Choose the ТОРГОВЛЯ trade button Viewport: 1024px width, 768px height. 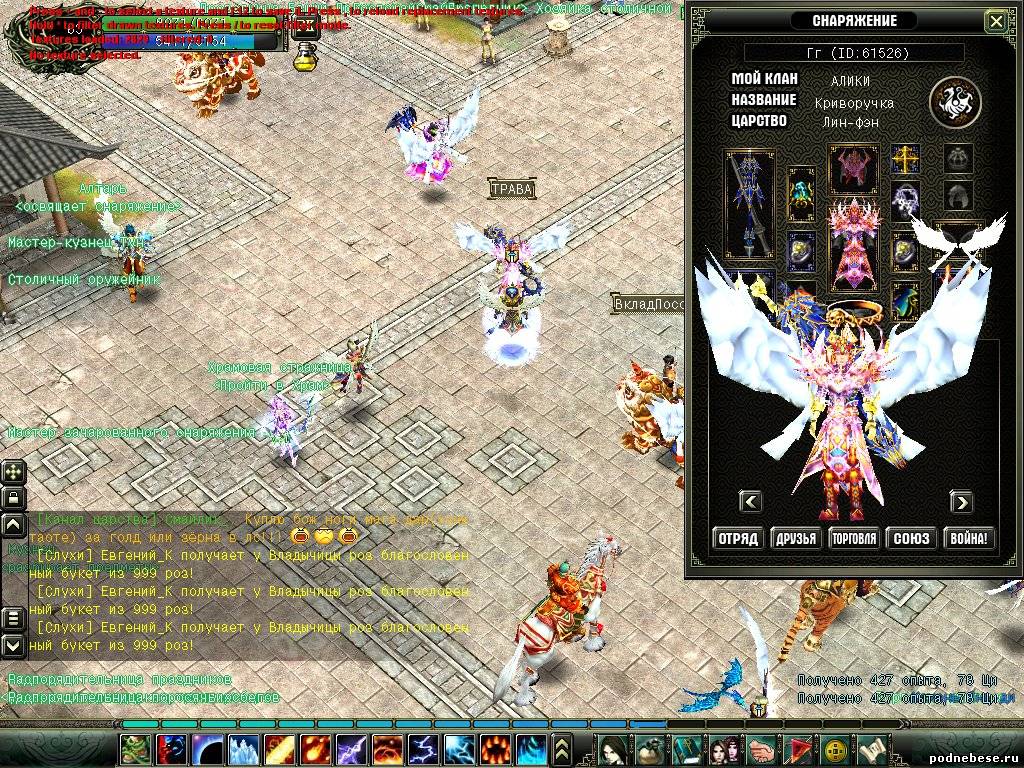[x=854, y=538]
